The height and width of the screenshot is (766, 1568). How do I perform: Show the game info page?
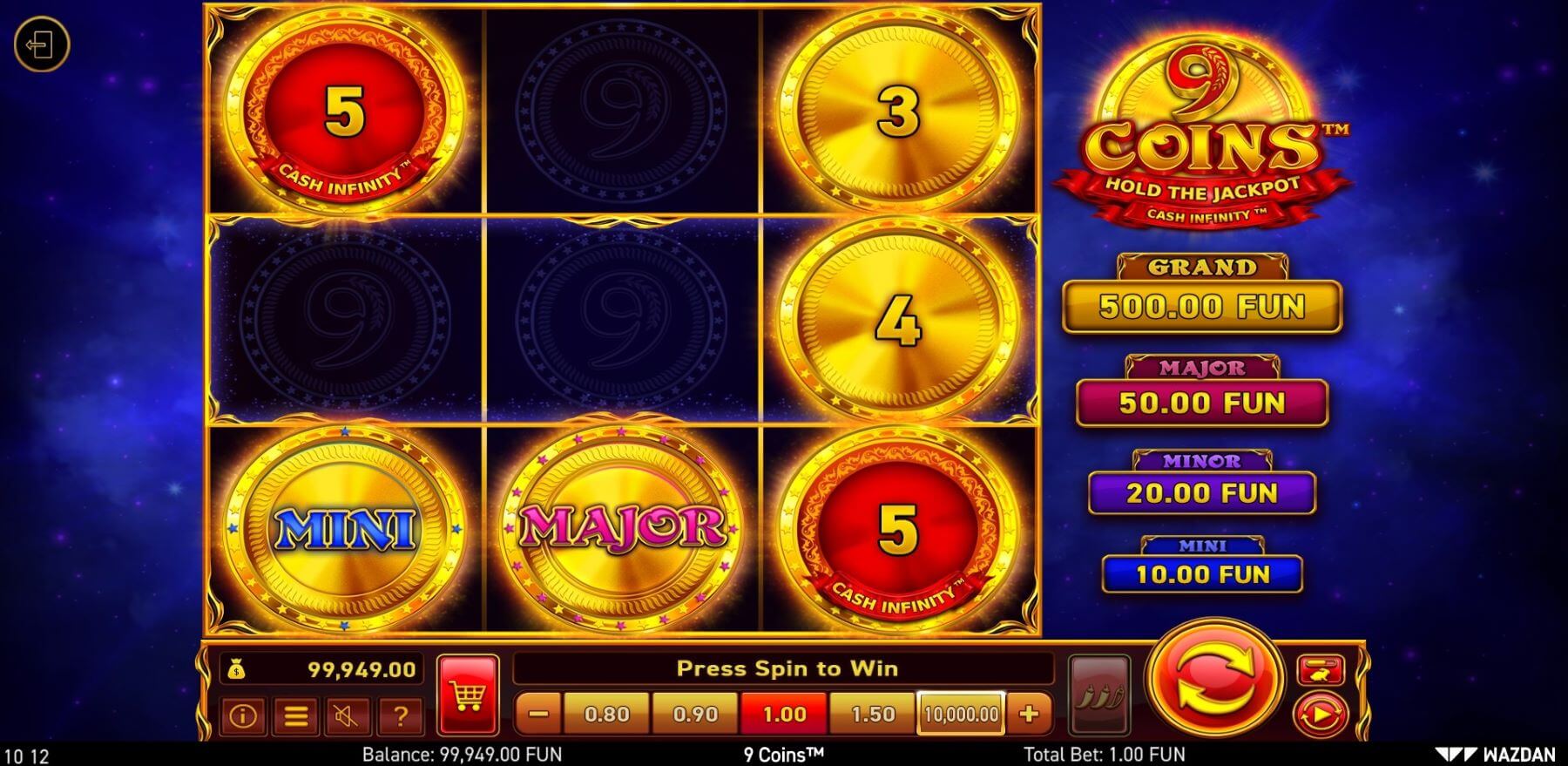point(242,716)
